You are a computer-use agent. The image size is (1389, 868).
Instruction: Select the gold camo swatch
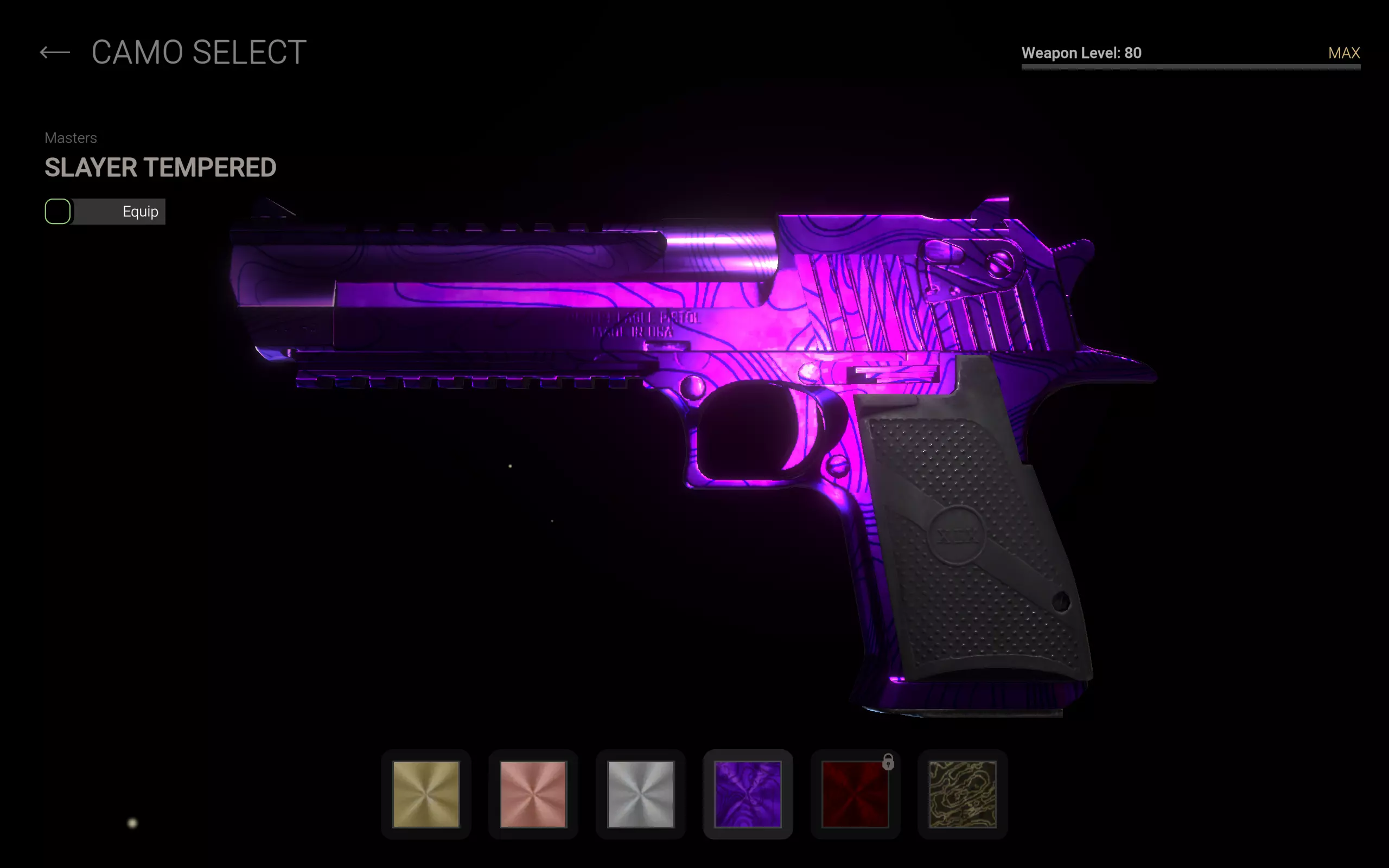(x=426, y=794)
